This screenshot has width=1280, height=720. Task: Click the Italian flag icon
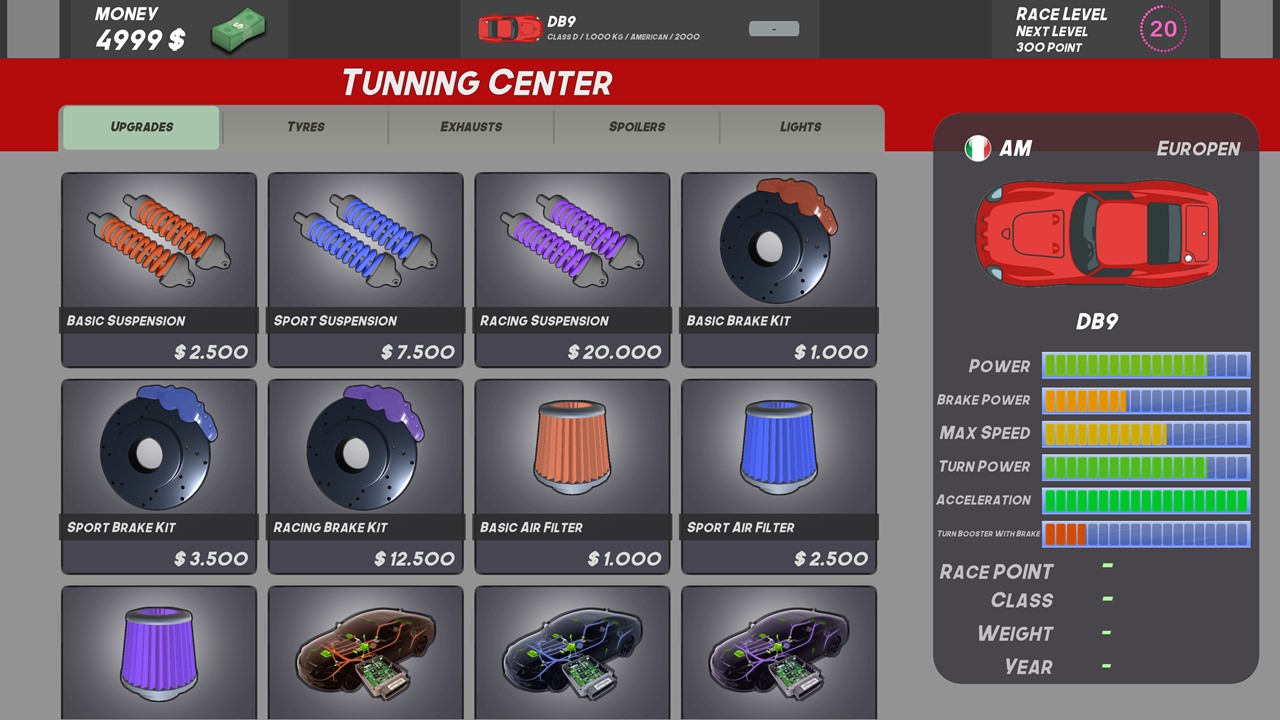coord(977,148)
